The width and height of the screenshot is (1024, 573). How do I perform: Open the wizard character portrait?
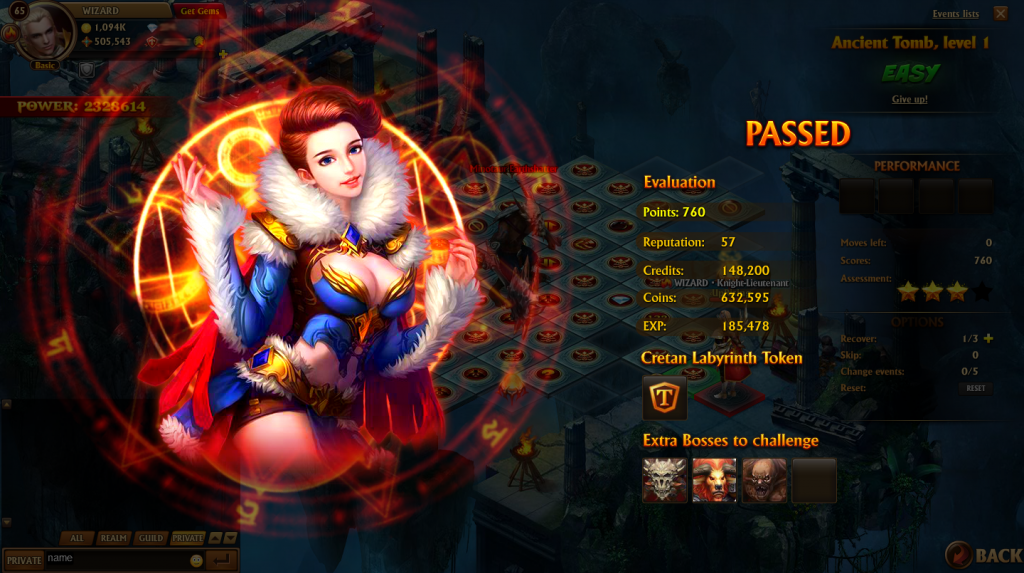click(46, 33)
